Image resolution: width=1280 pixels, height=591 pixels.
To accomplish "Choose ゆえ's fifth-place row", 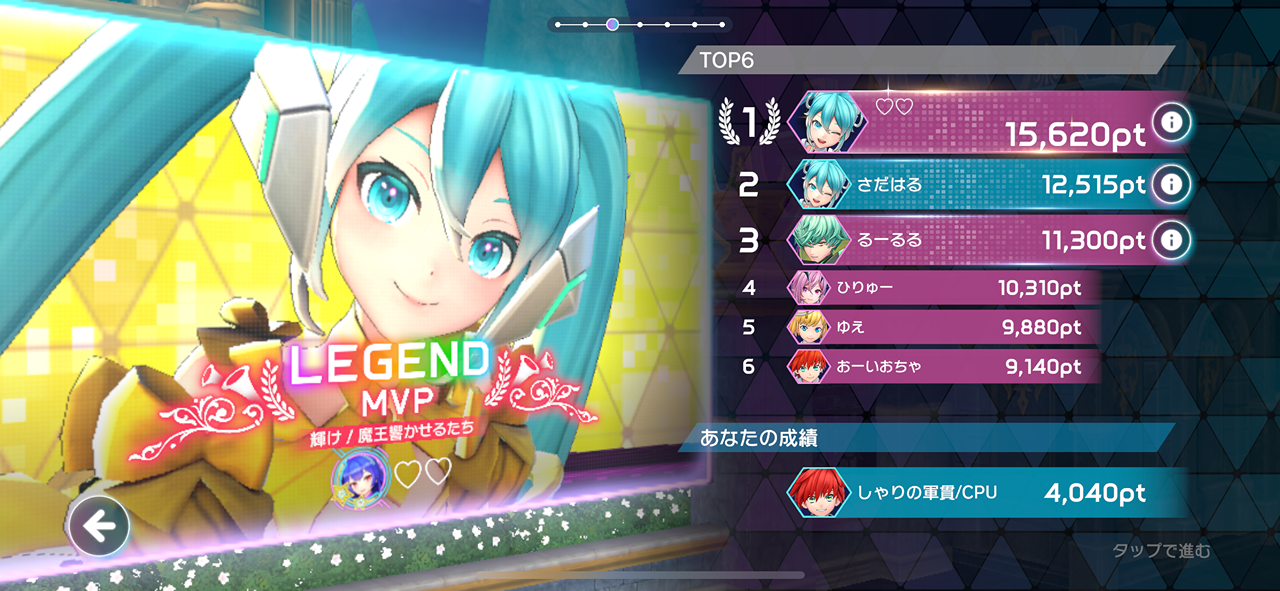I will pyautogui.click(x=940, y=328).
